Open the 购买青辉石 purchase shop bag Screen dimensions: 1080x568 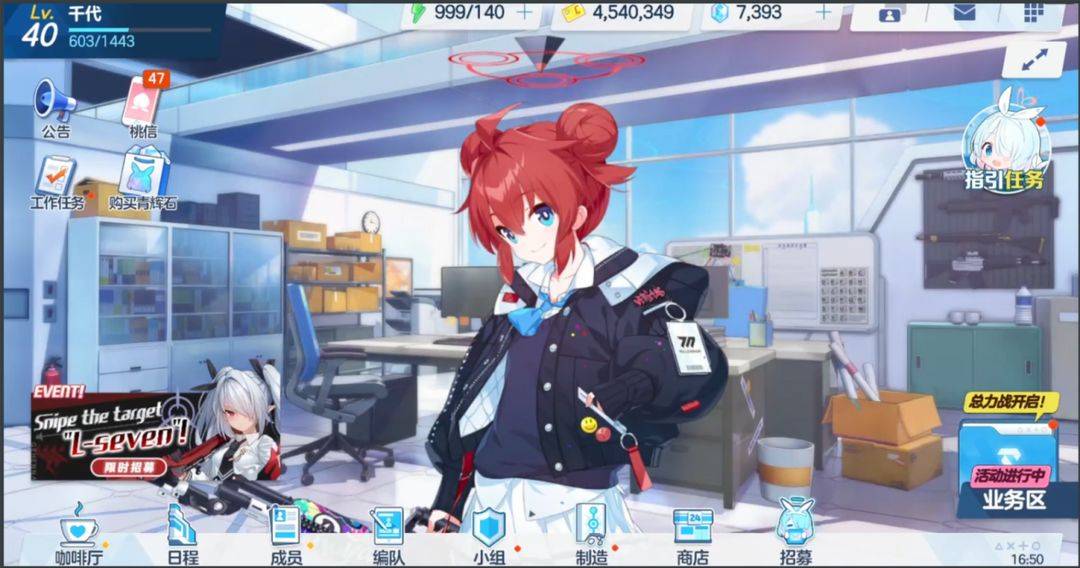(143, 180)
